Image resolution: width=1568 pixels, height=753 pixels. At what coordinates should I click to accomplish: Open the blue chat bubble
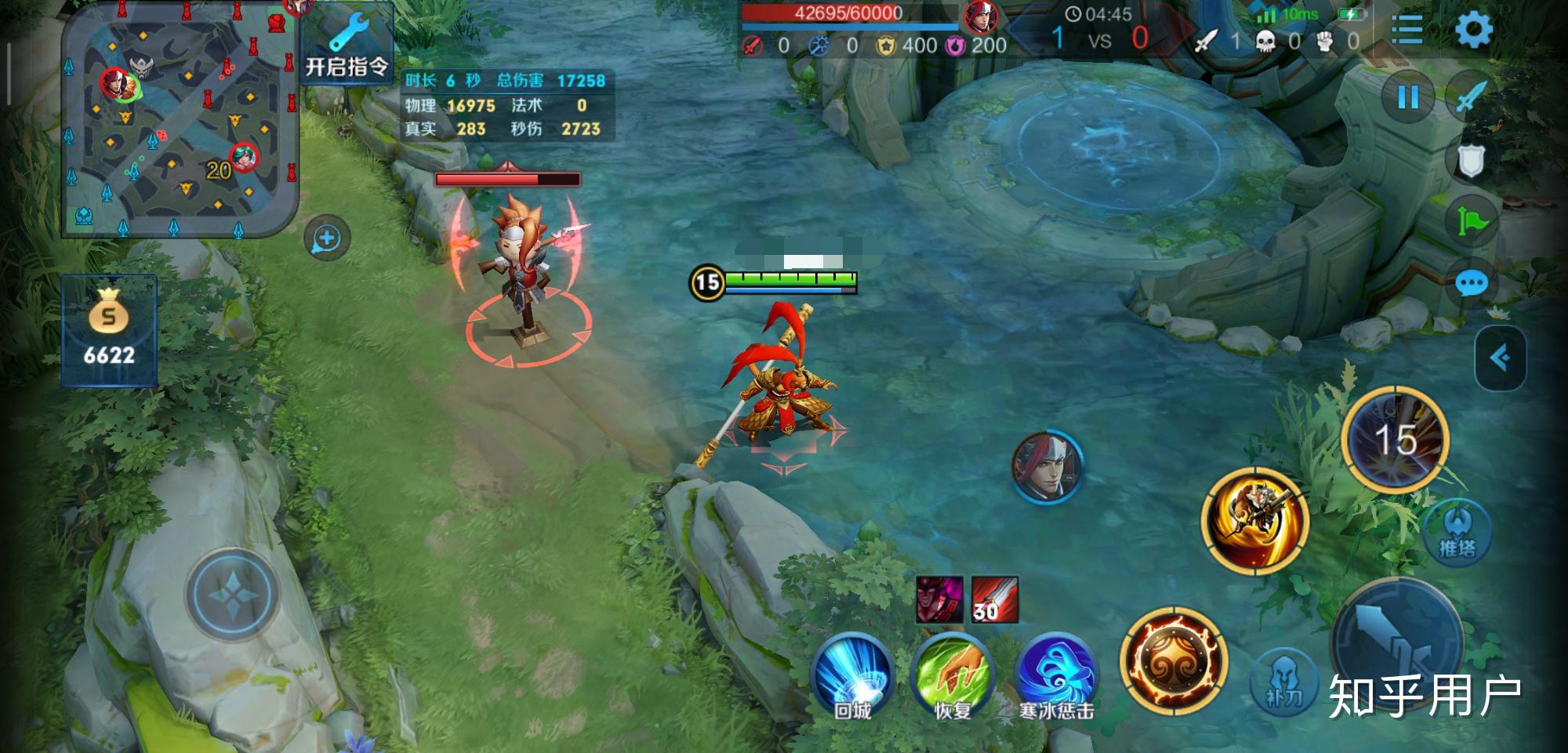click(x=1471, y=283)
